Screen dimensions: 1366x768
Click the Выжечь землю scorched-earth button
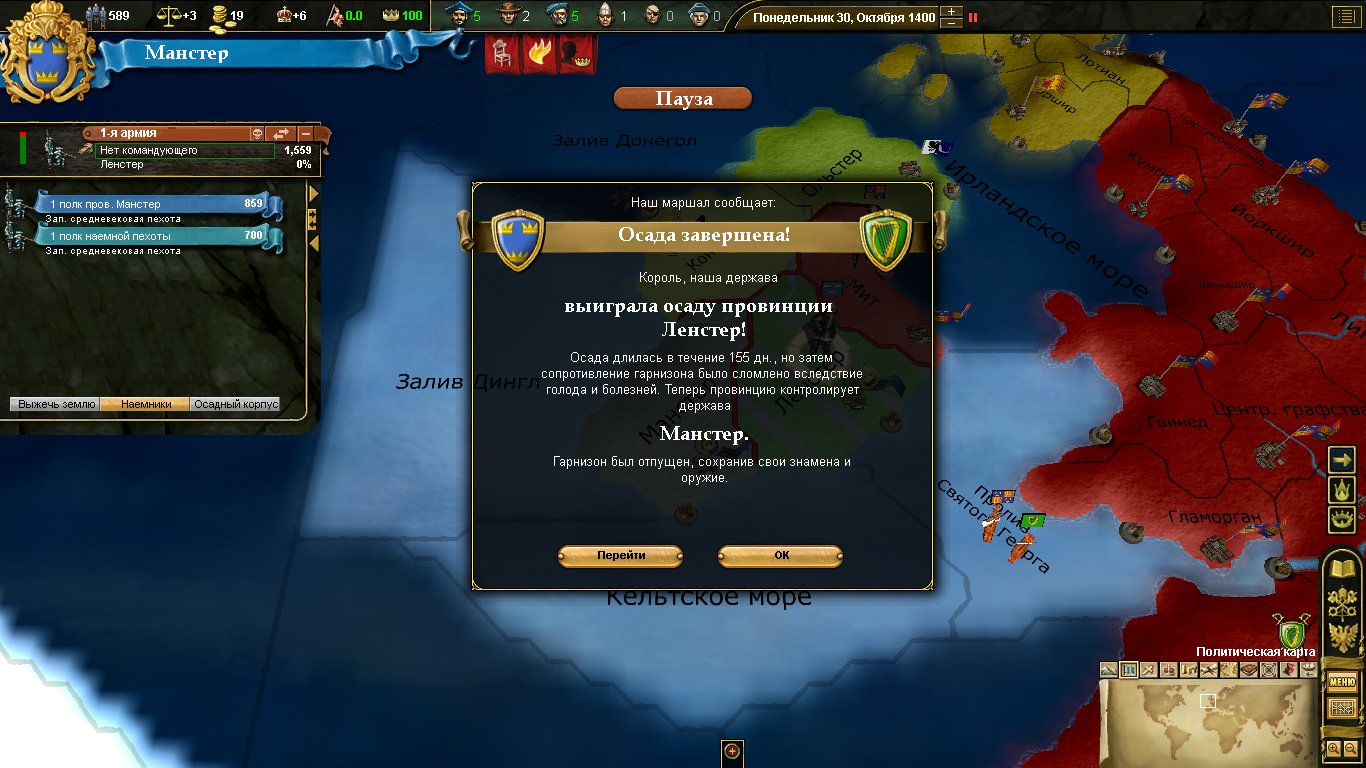pos(56,405)
